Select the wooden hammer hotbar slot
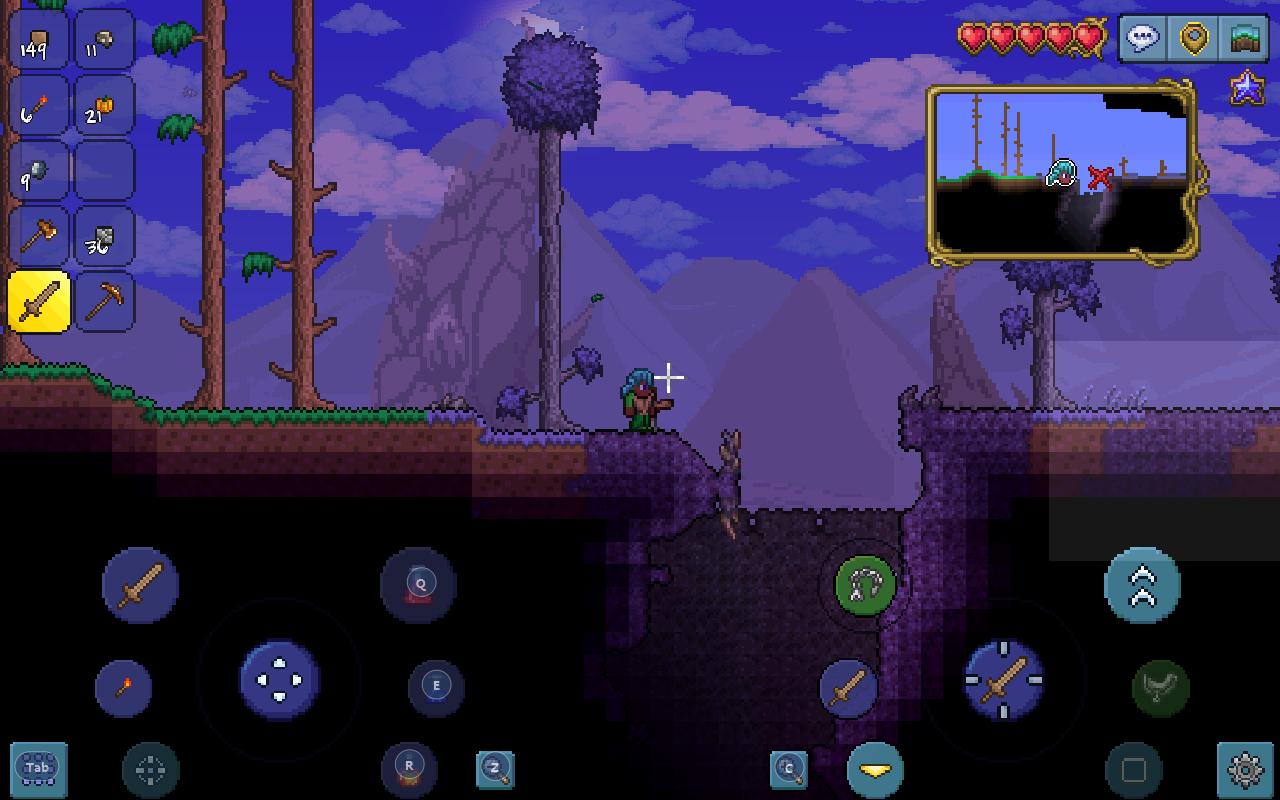Image resolution: width=1280 pixels, height=800 pixels. click(x=38, y=237)
